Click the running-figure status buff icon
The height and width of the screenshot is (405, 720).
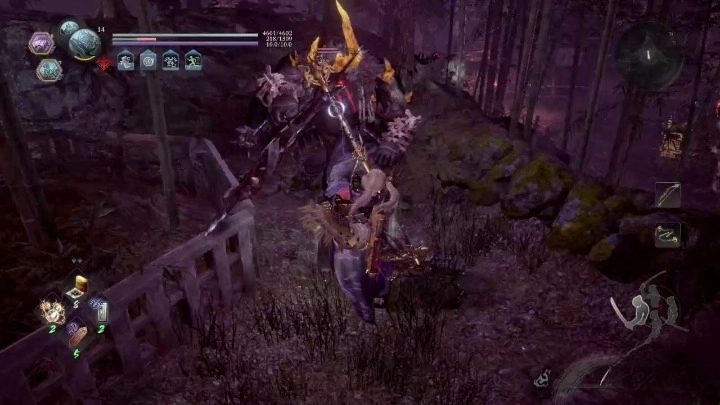coord(193,61)
